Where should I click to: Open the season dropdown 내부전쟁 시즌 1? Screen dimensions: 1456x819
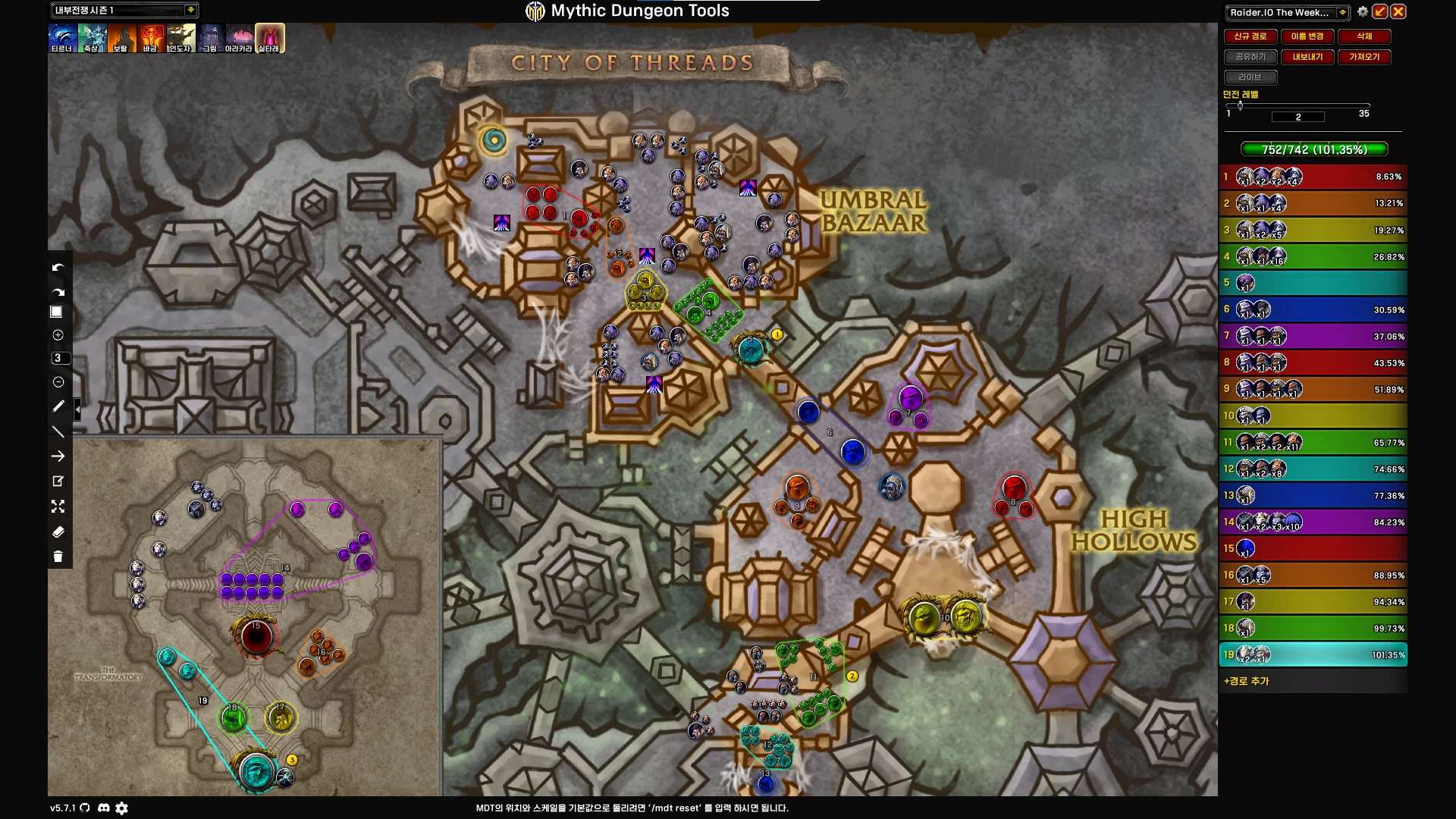[190, 10]
